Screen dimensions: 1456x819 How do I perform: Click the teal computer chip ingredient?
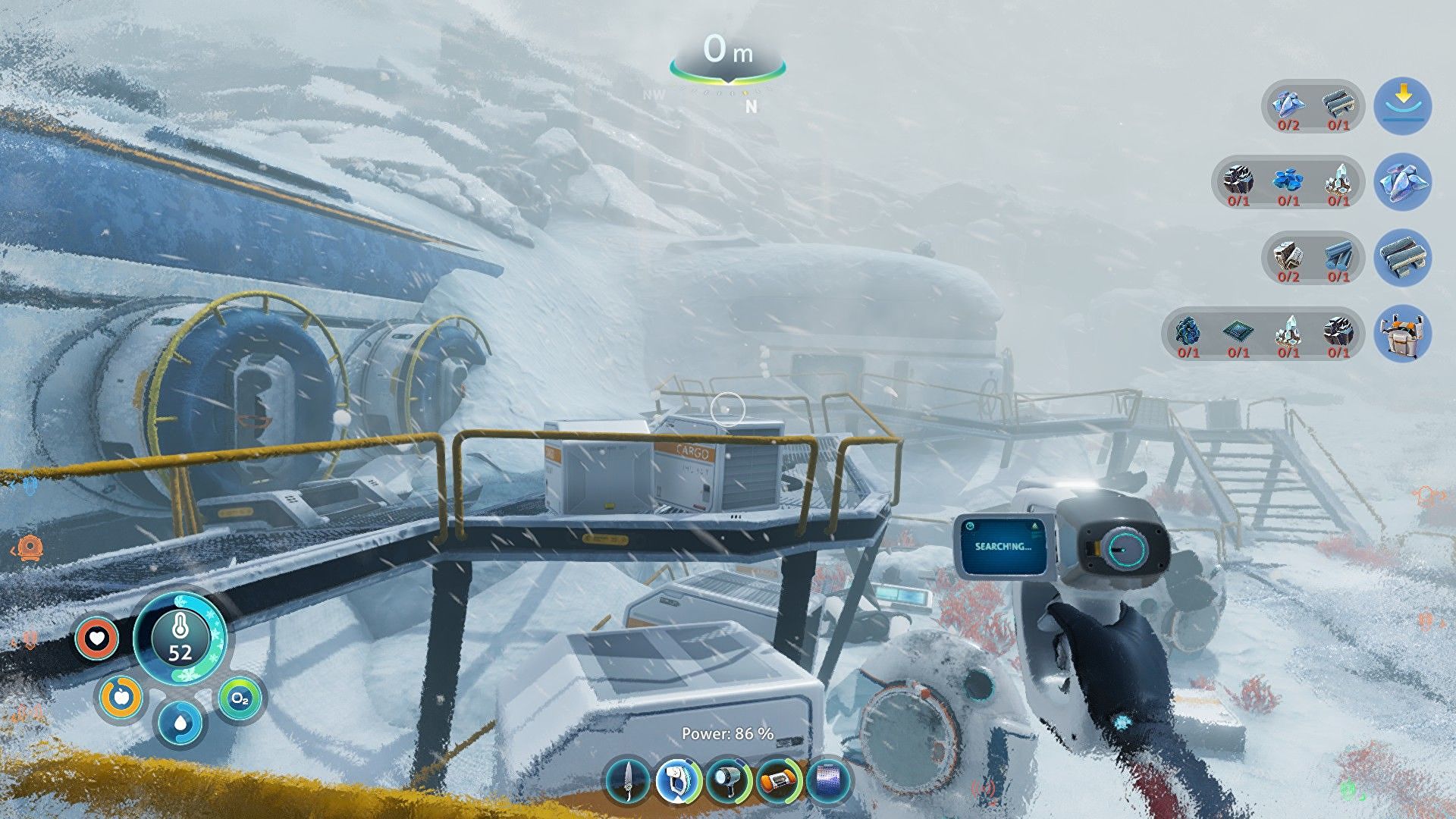click(x=1238, y=331)
